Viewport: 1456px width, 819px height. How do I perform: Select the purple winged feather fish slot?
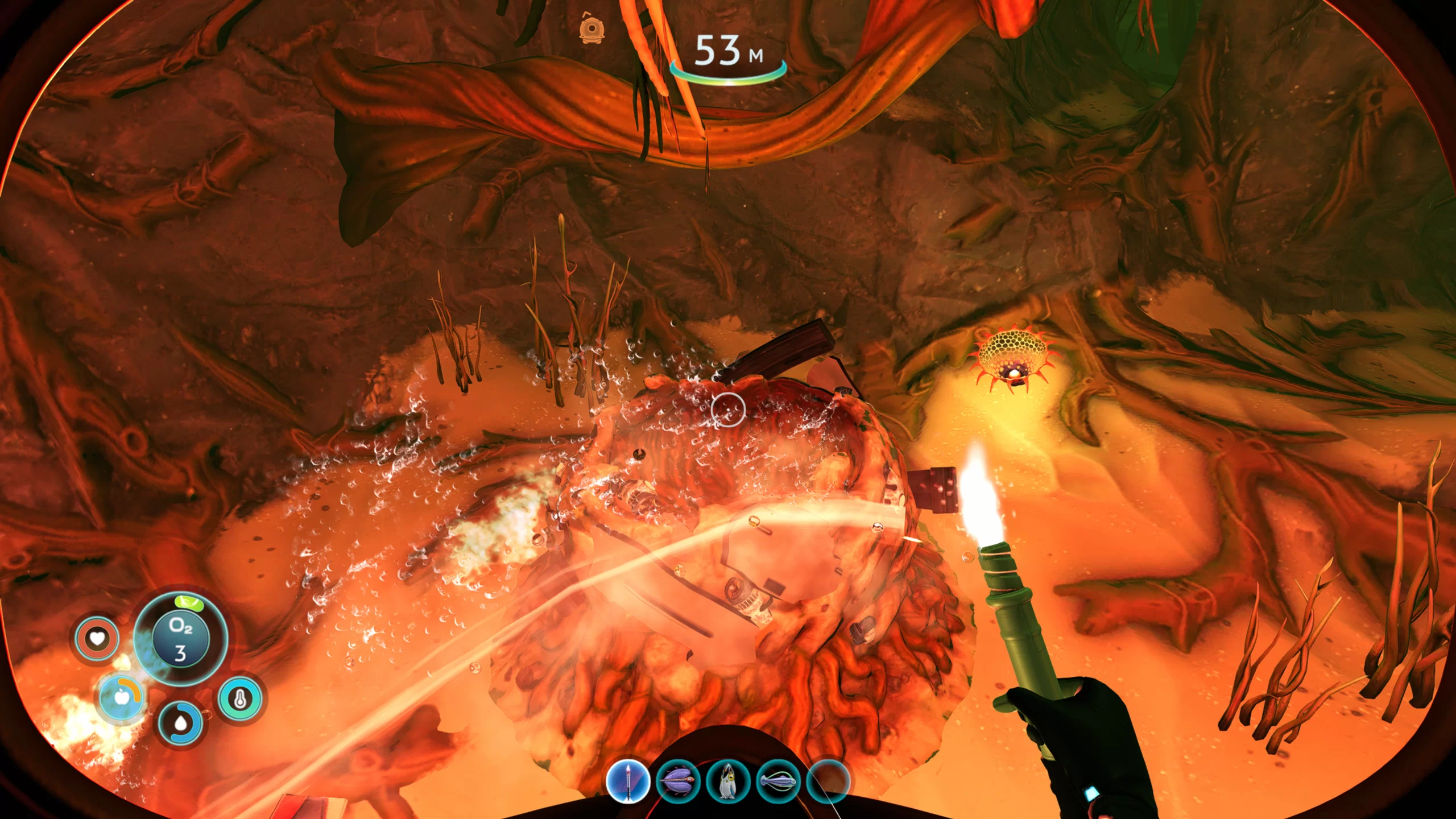click(x=678, y=781)
